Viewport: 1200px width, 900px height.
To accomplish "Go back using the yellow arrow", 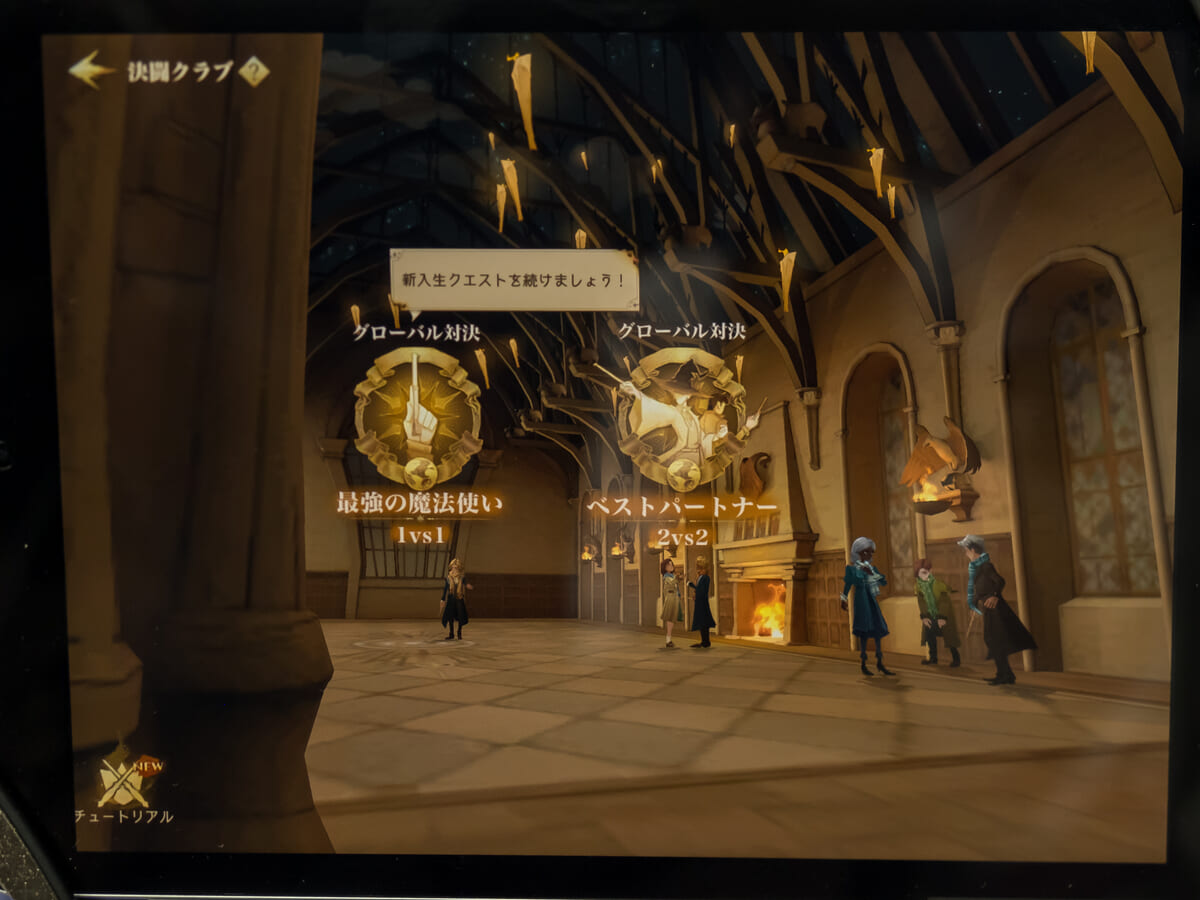I will (91, 70).
